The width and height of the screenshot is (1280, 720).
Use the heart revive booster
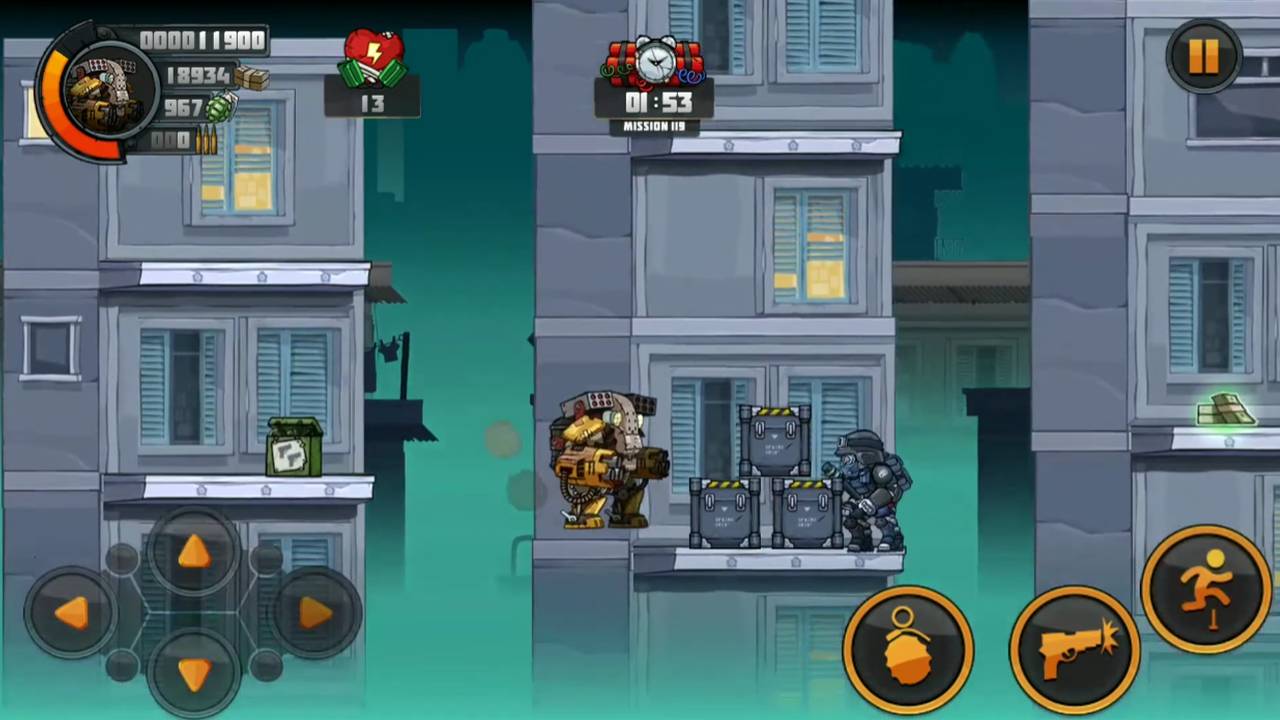pyautogui.click(x=373, y=64)
